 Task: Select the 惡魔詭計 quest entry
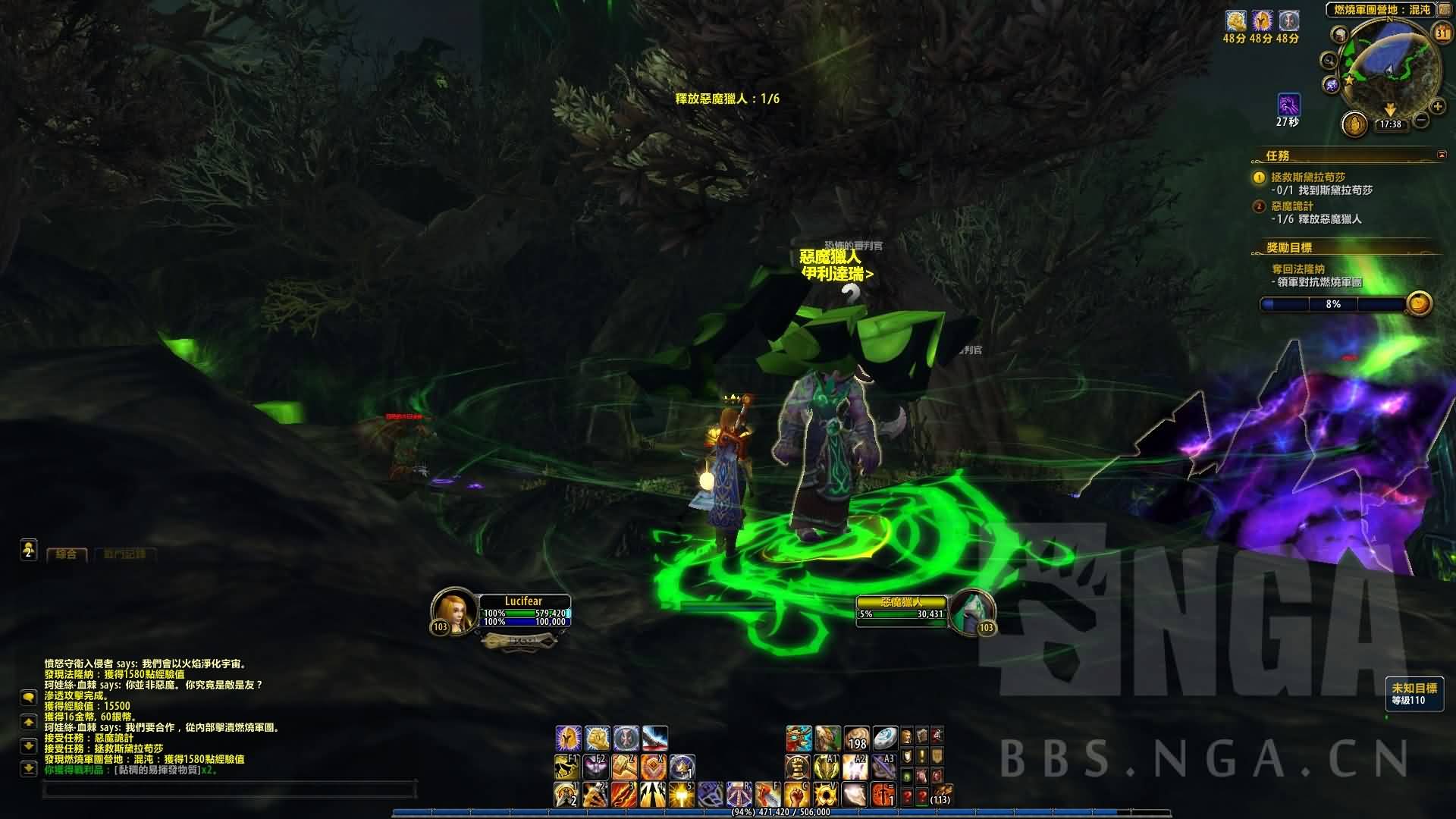(1292, 206)
